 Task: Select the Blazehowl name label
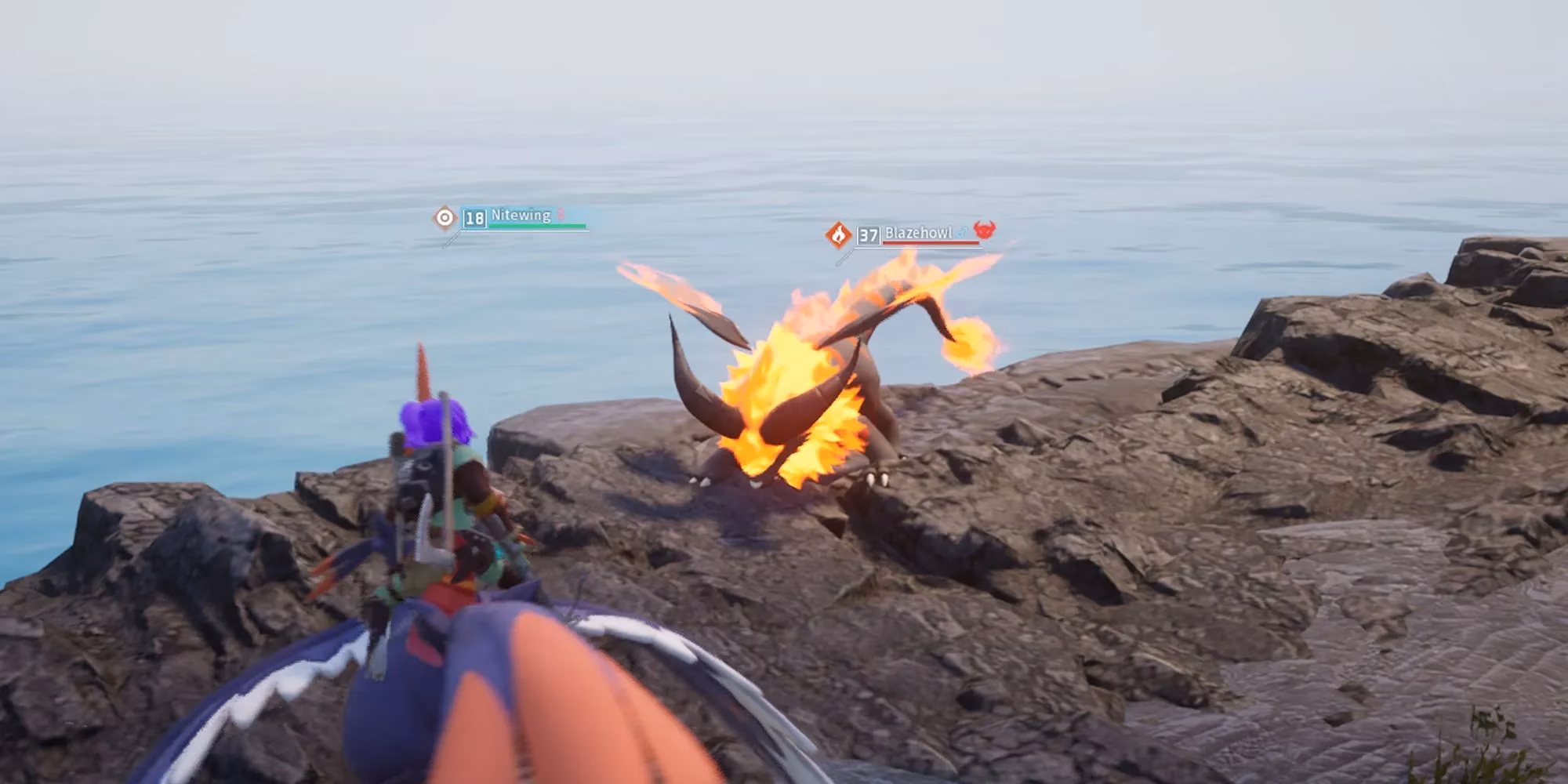click(x=918, y=233)
